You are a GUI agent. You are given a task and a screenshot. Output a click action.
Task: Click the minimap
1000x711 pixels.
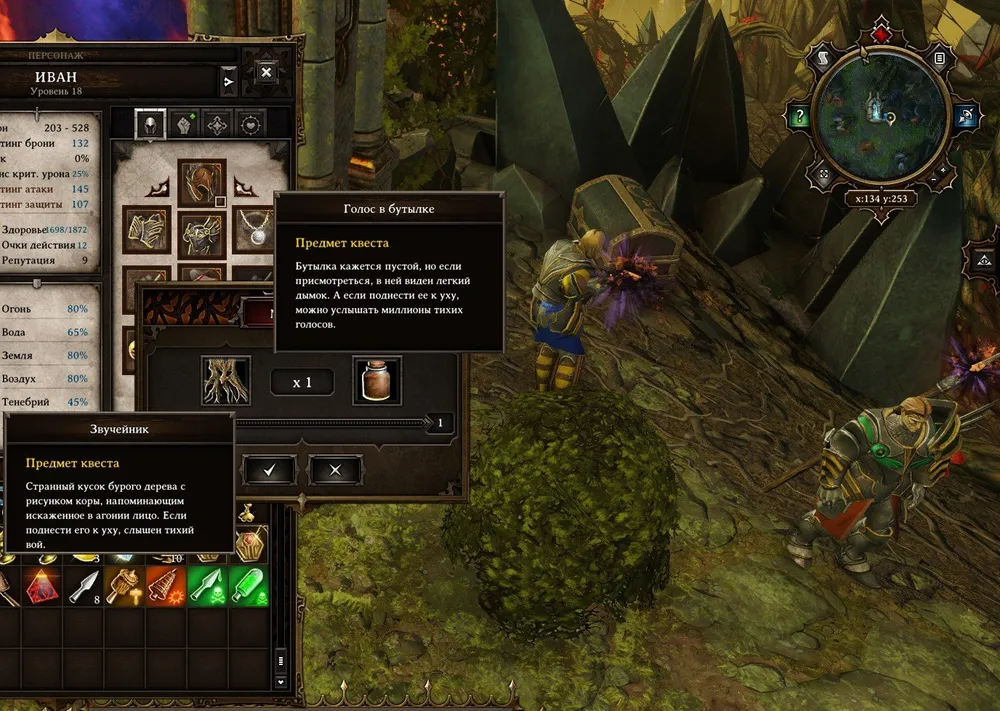click(879, 111)
